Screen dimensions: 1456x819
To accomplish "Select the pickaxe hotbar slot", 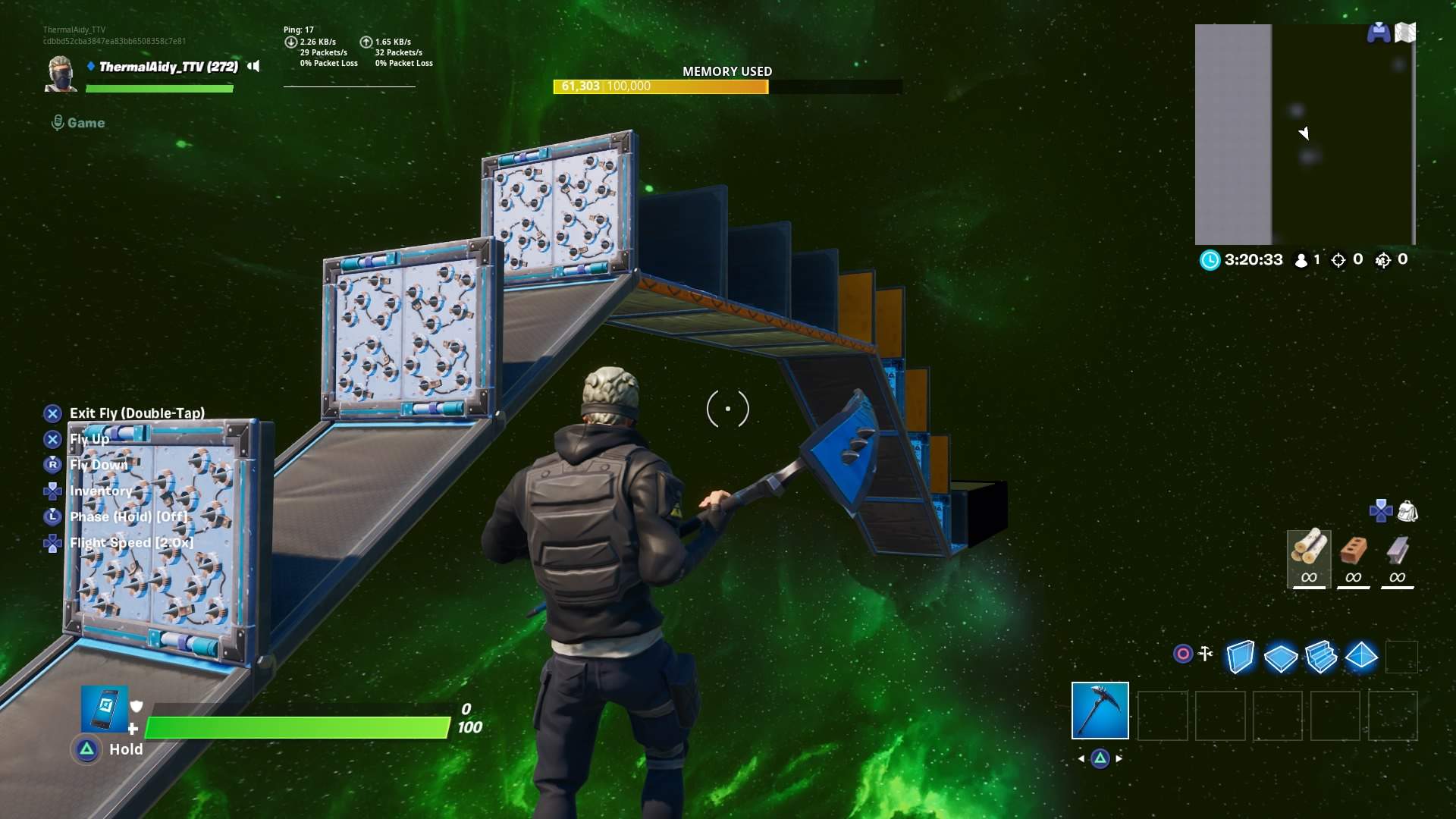I will tap(1100, 711).
